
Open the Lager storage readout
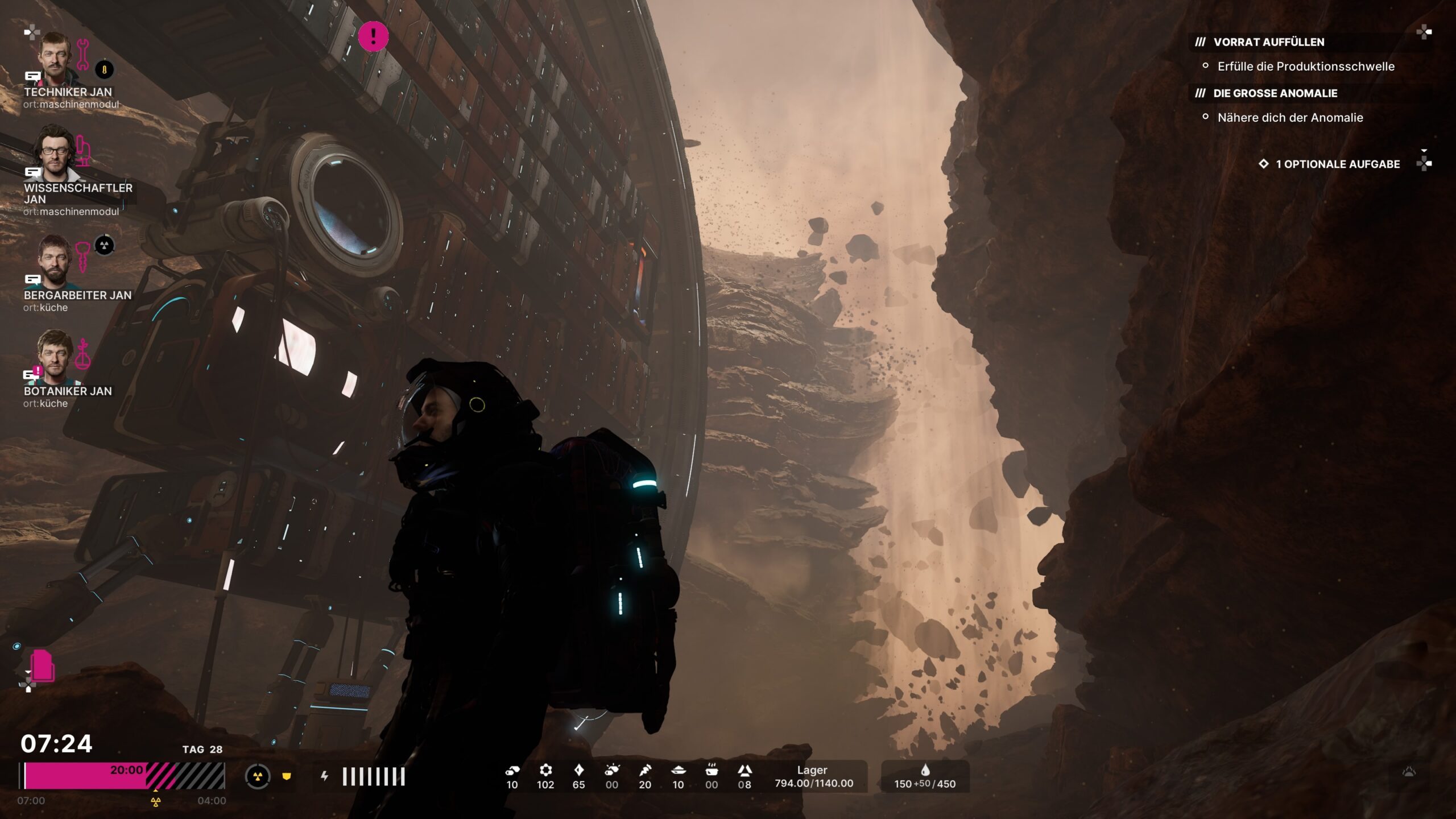tap(813, 777)
